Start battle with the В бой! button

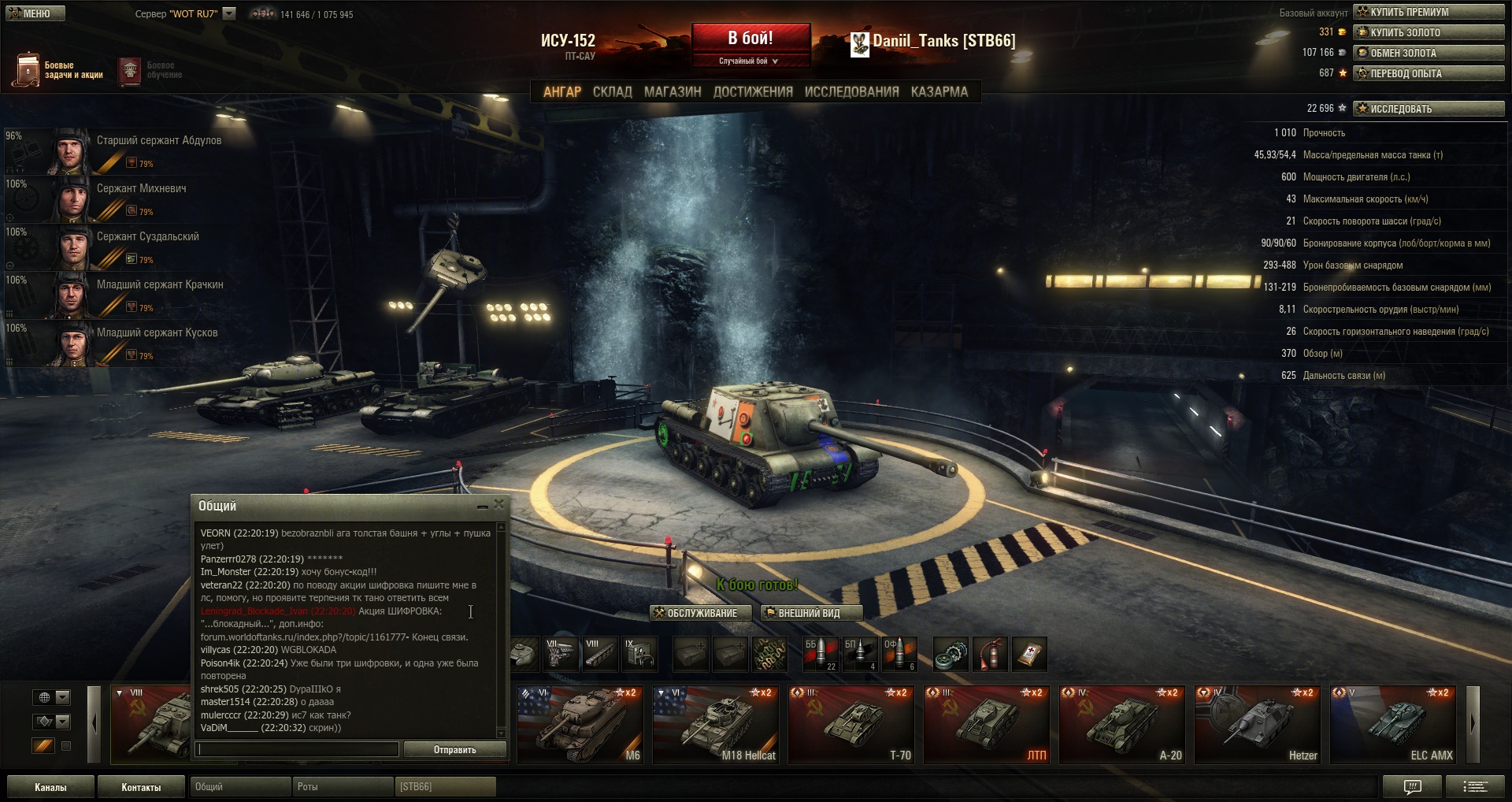750,39
